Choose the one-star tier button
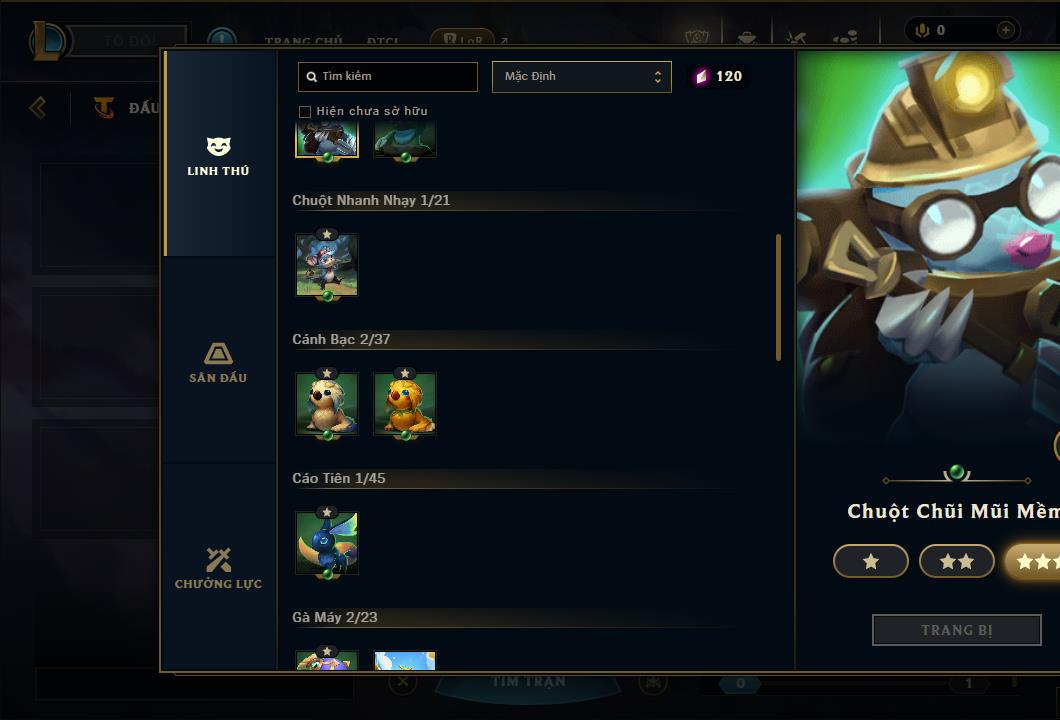 (x=870, y=562)
